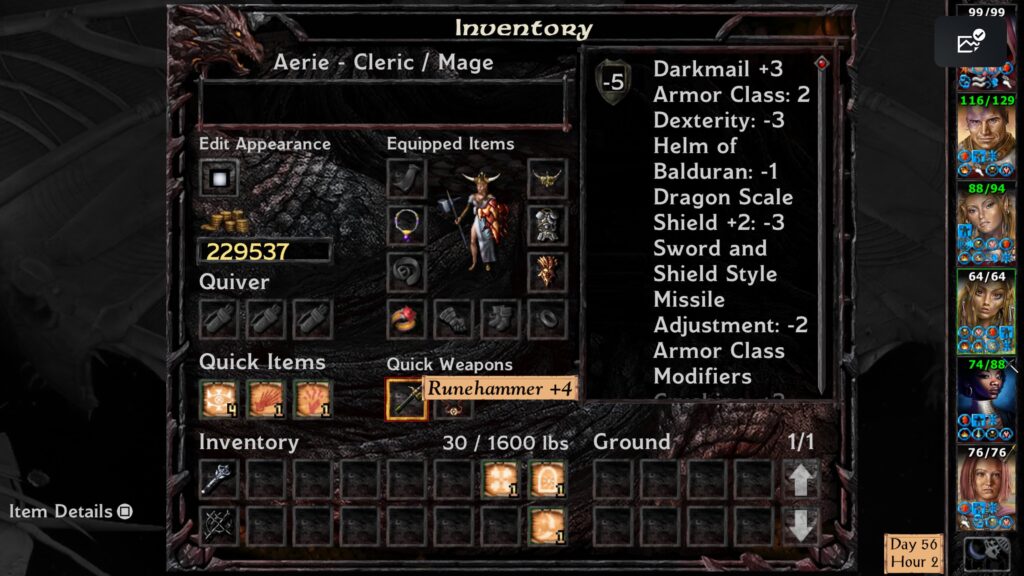Click the equipped red gem ring

tap(406, 319)
